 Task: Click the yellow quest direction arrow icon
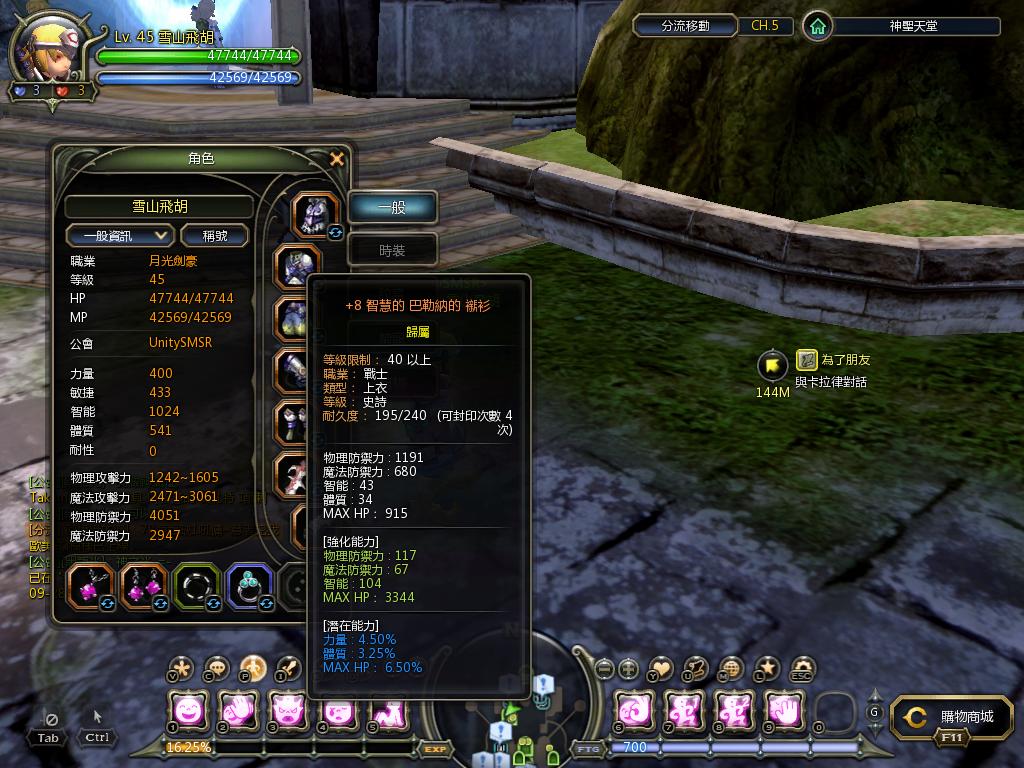(772, 365)
